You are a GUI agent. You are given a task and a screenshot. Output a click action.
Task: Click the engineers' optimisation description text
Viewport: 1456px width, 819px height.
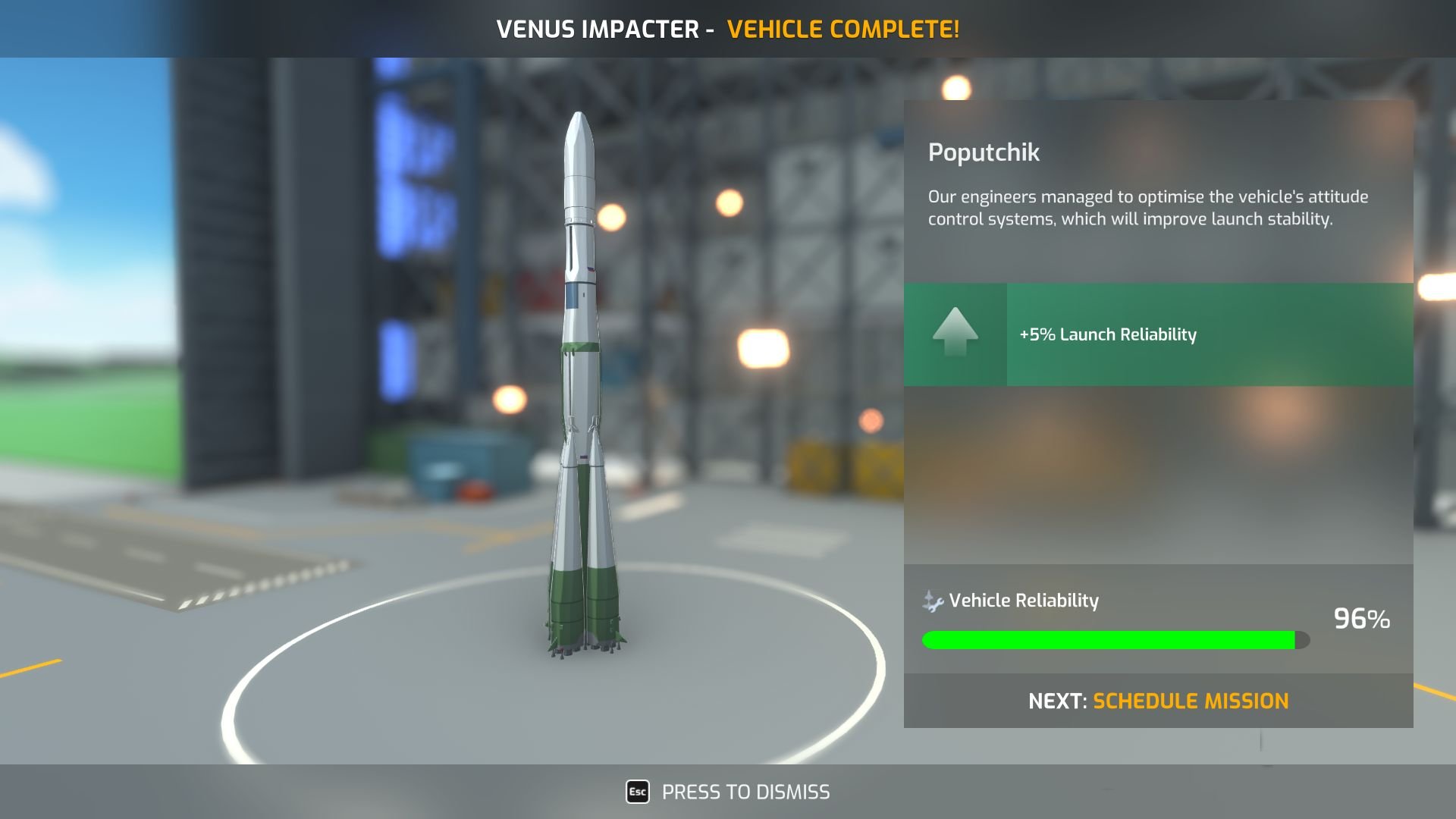pos(1147,206)
